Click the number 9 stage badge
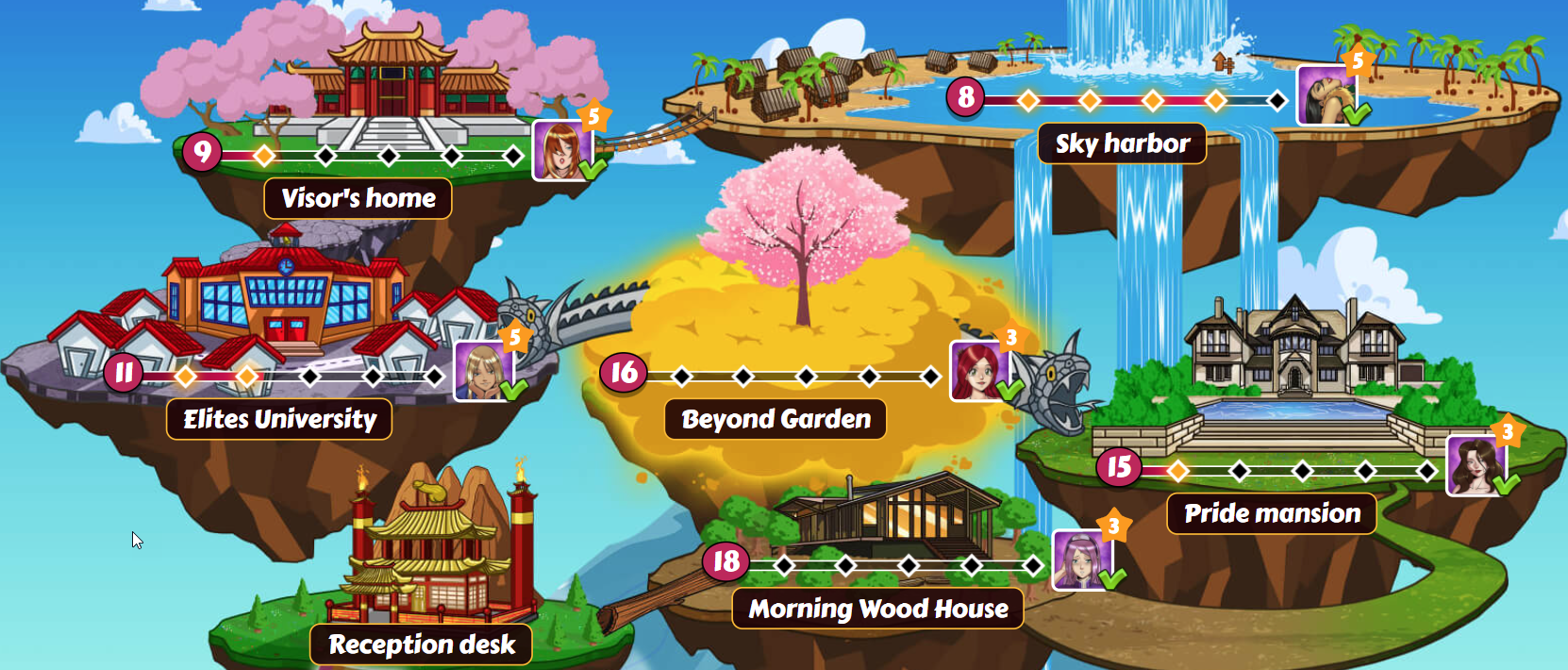The height and width of the screenshot is (670, 1568). pos(202,152)
